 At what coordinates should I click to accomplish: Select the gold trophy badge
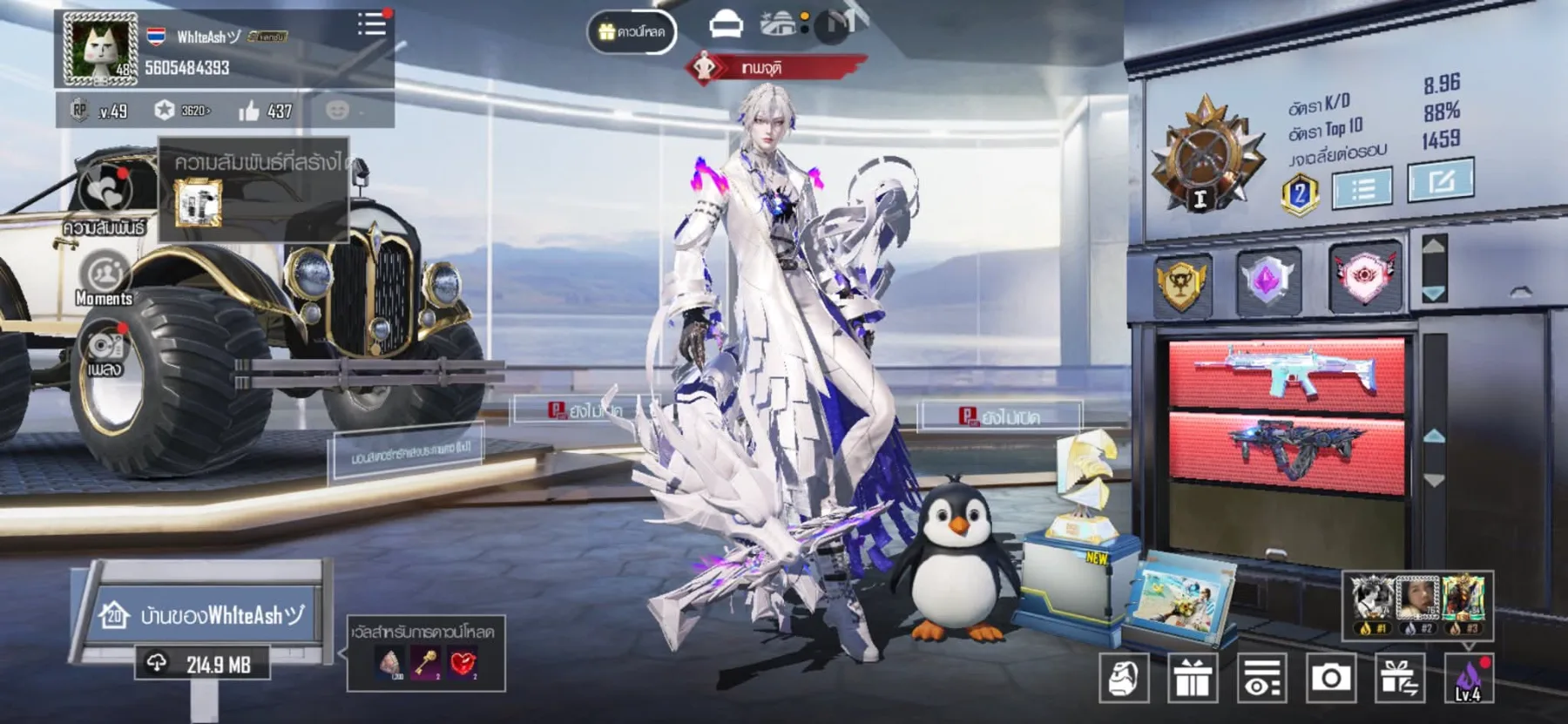(x=1181, y=283)
